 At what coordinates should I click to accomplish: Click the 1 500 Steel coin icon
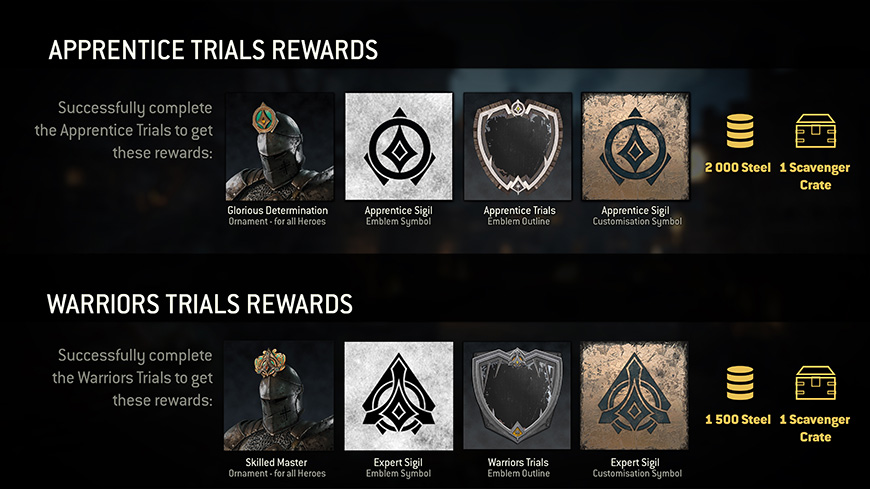point(739,383)
